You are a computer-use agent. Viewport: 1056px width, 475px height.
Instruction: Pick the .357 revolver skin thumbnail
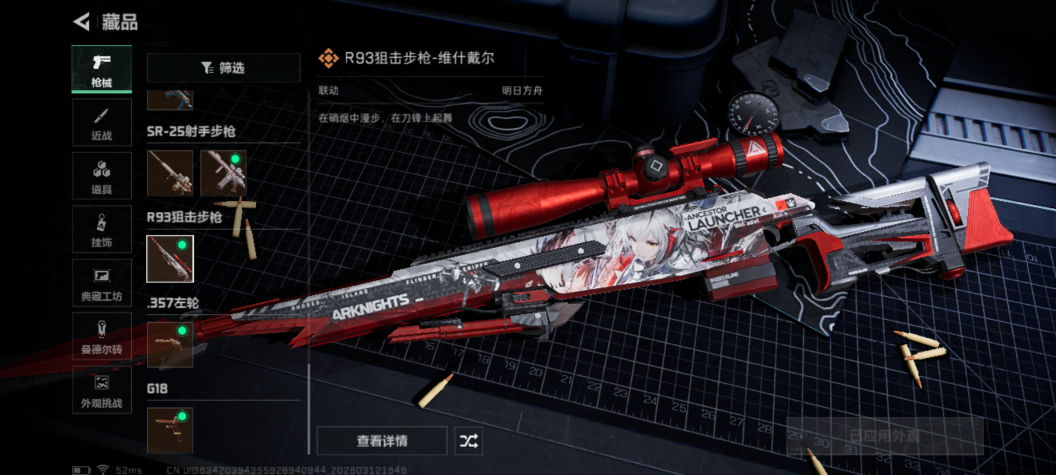click(x=170, y=345)
